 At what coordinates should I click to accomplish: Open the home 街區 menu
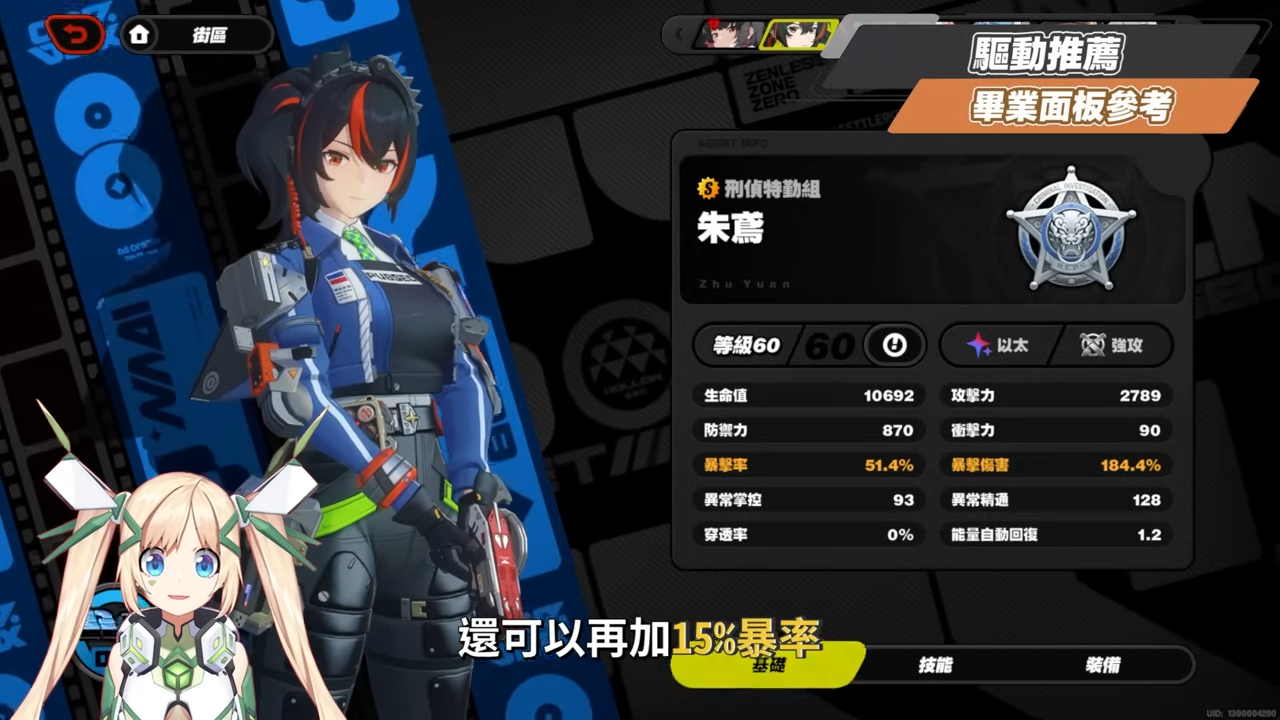[x=197, y=35]
